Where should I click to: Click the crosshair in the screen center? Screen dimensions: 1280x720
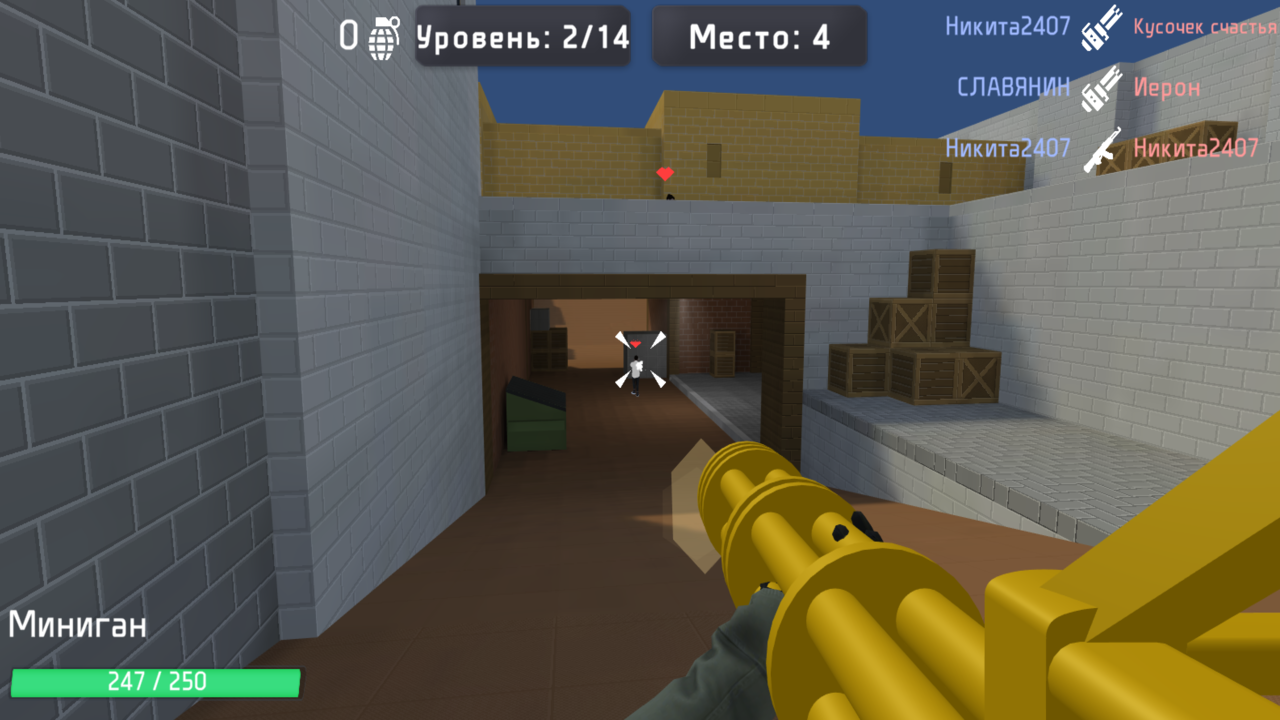click(x=639, y=360)
